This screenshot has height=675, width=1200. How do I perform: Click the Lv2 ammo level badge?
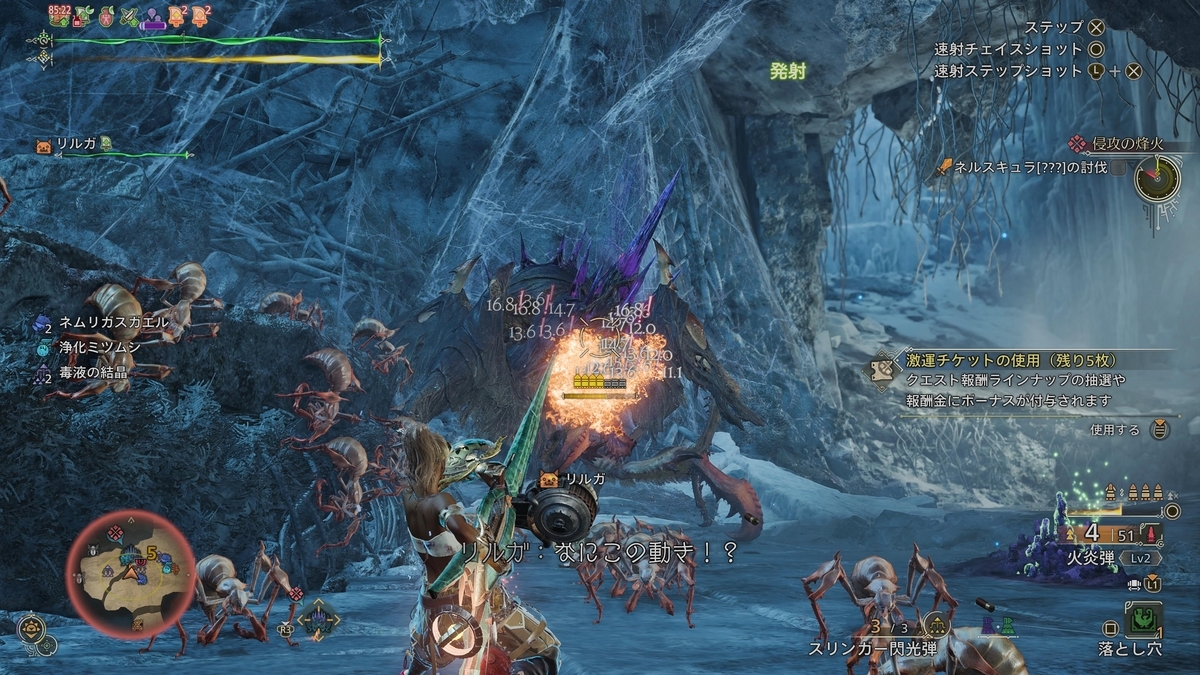pyautogui.click(x=1139, y=558)
